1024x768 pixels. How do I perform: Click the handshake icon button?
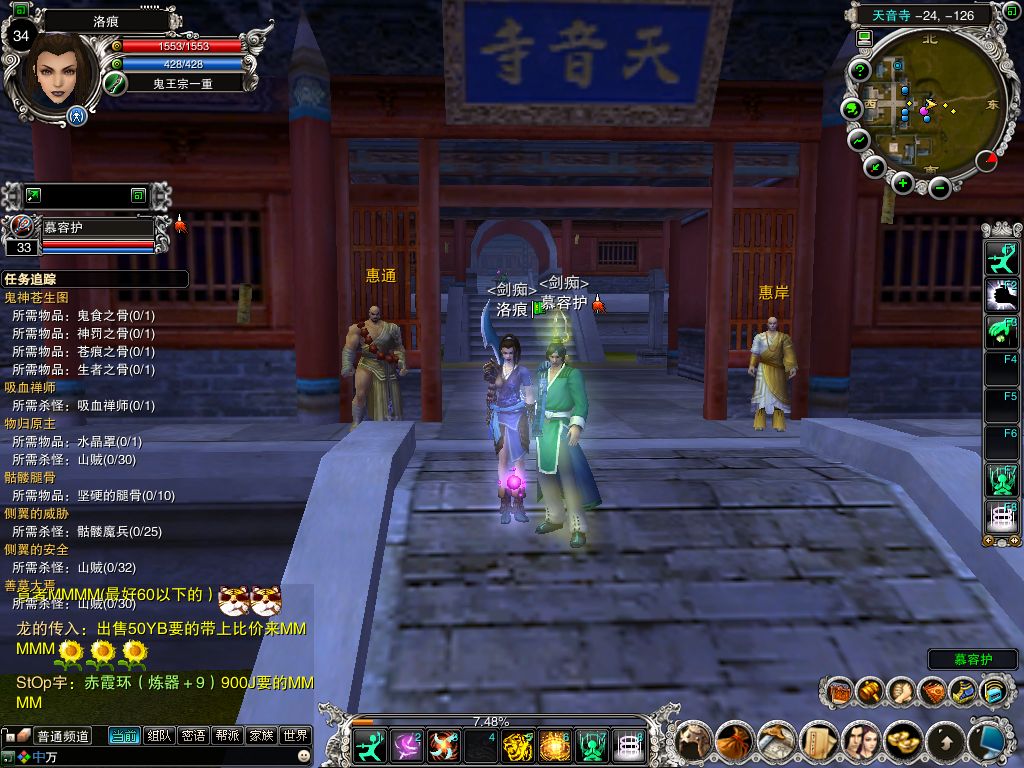pyautogui.click(x=901, y=691)
